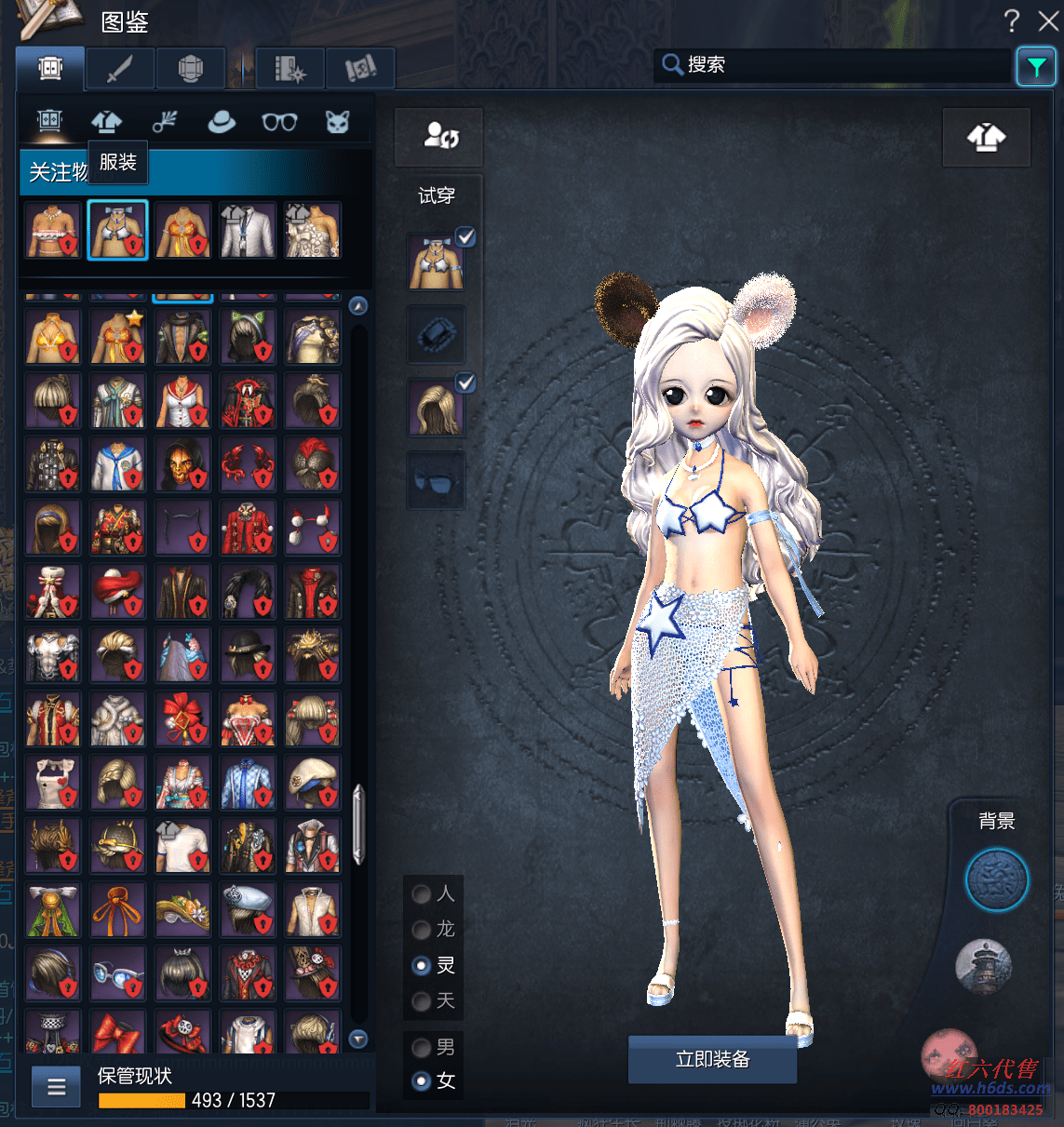This screenshot has width=1064, height=1127.
Task: Select the 龙 race option
Action: click(422, 930)
